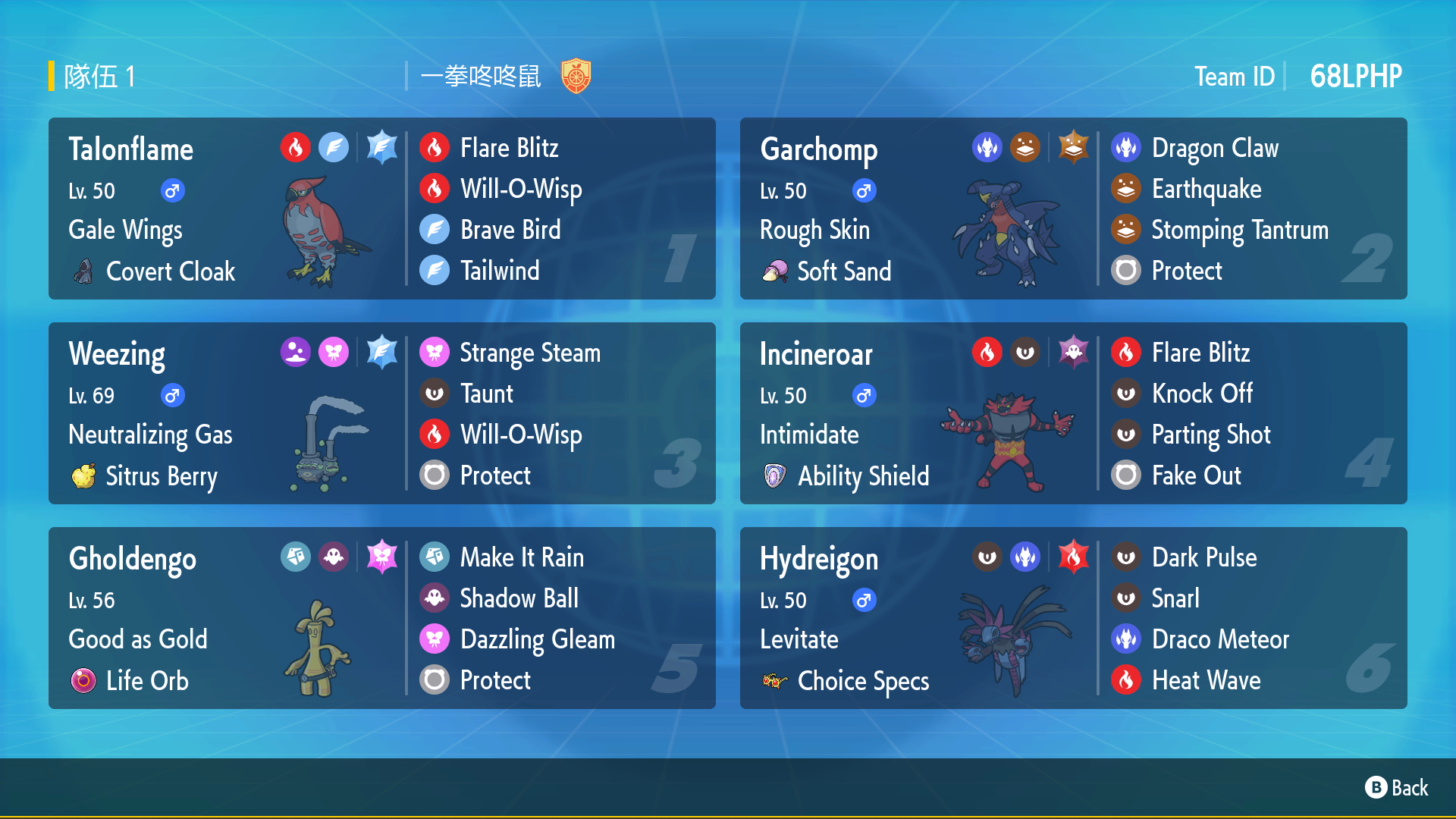Select the Talonflame team card
1456x819 pixels.
[381, 209]
